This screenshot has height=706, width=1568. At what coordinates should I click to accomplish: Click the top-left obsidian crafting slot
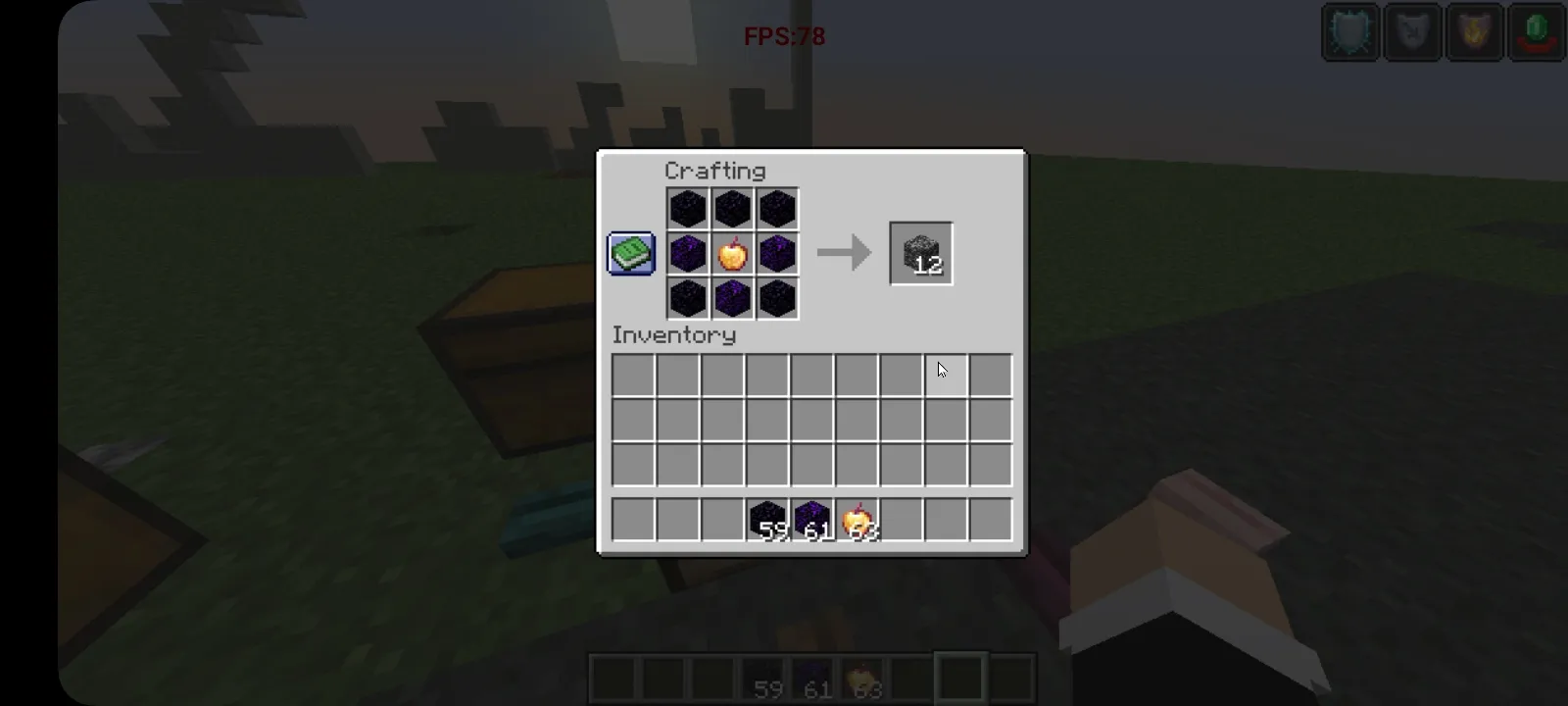687,208
